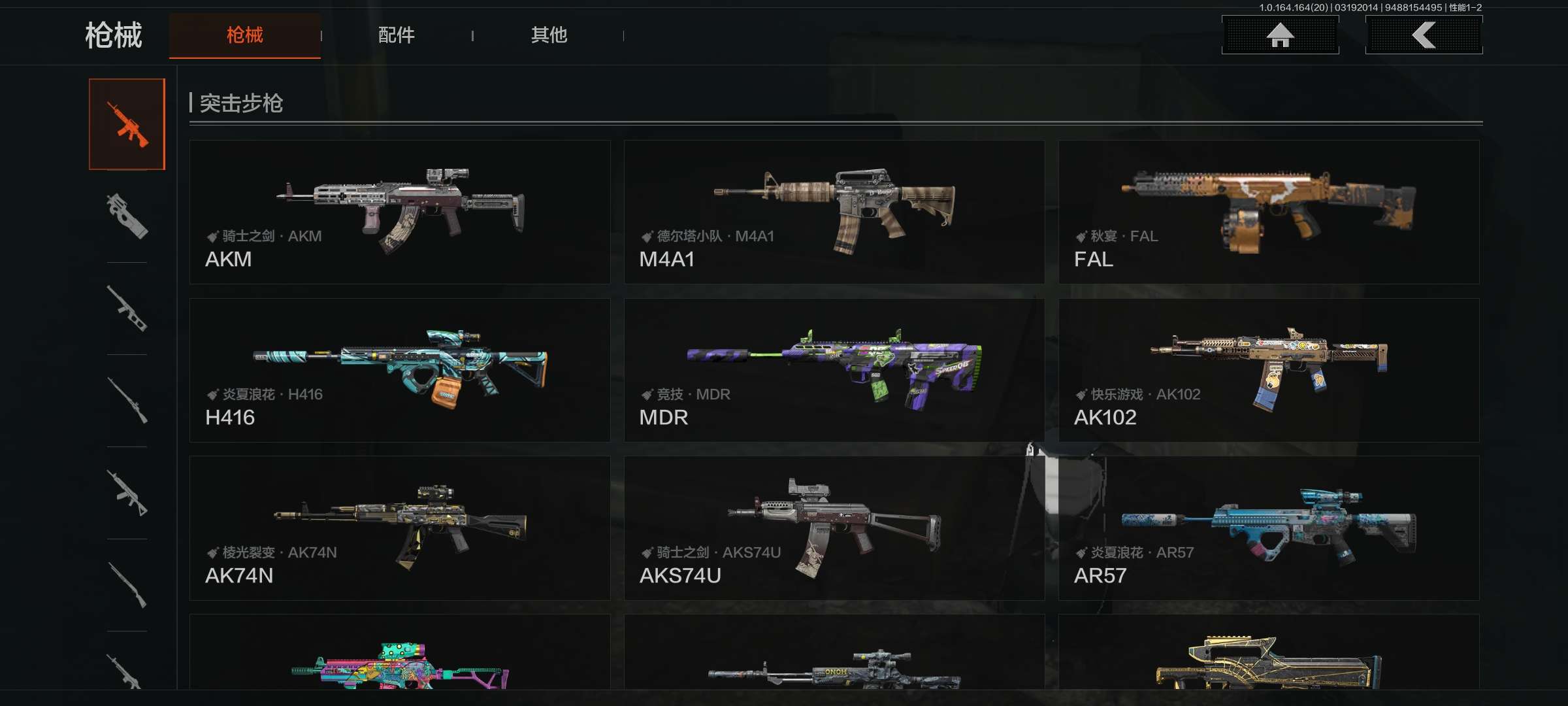The height and width of the screenshot is (706, 1568).
Task: Choose the gold and black weapon card
Action: 1269,654
